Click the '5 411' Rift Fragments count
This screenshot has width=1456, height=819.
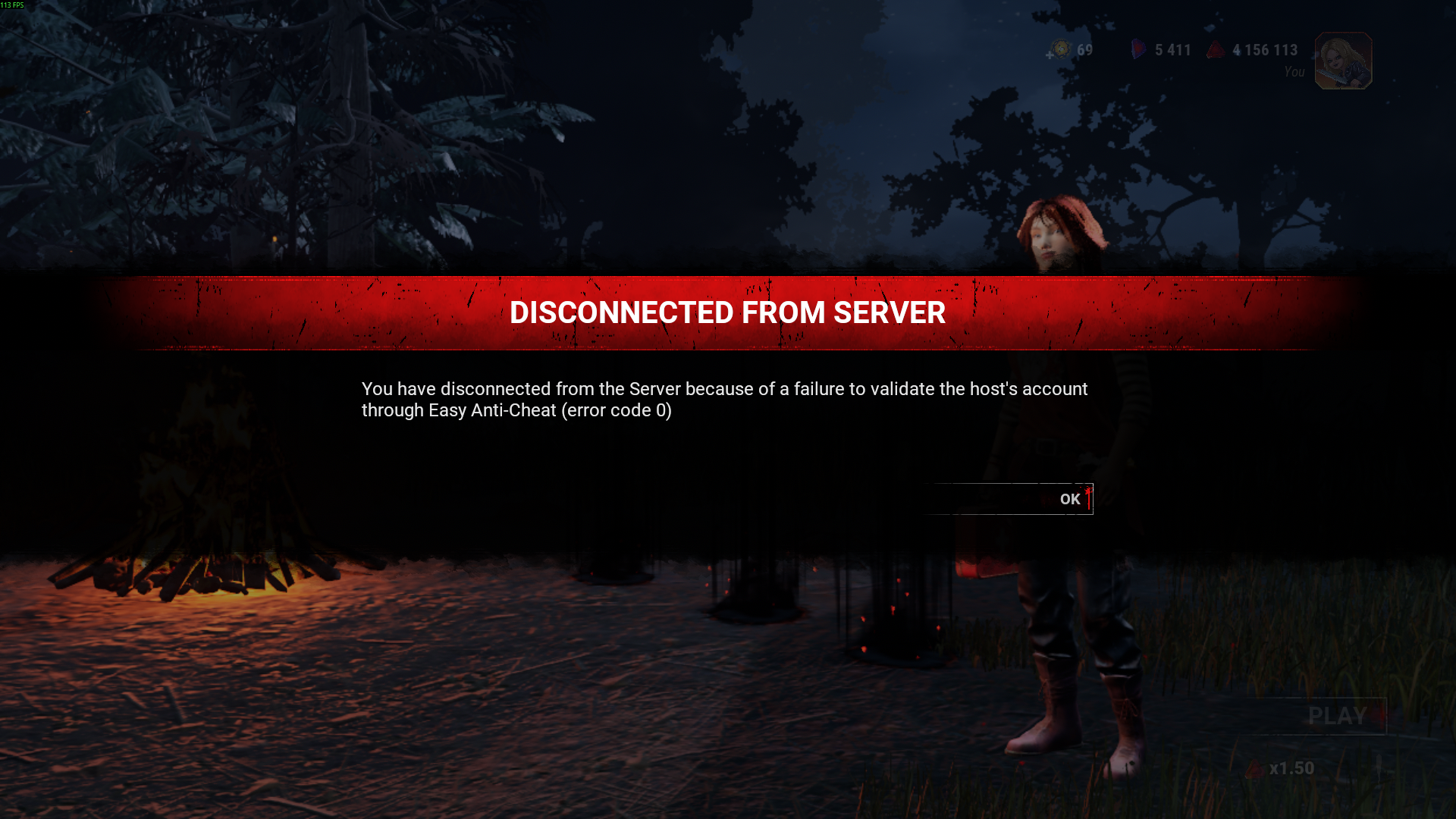1172,50
